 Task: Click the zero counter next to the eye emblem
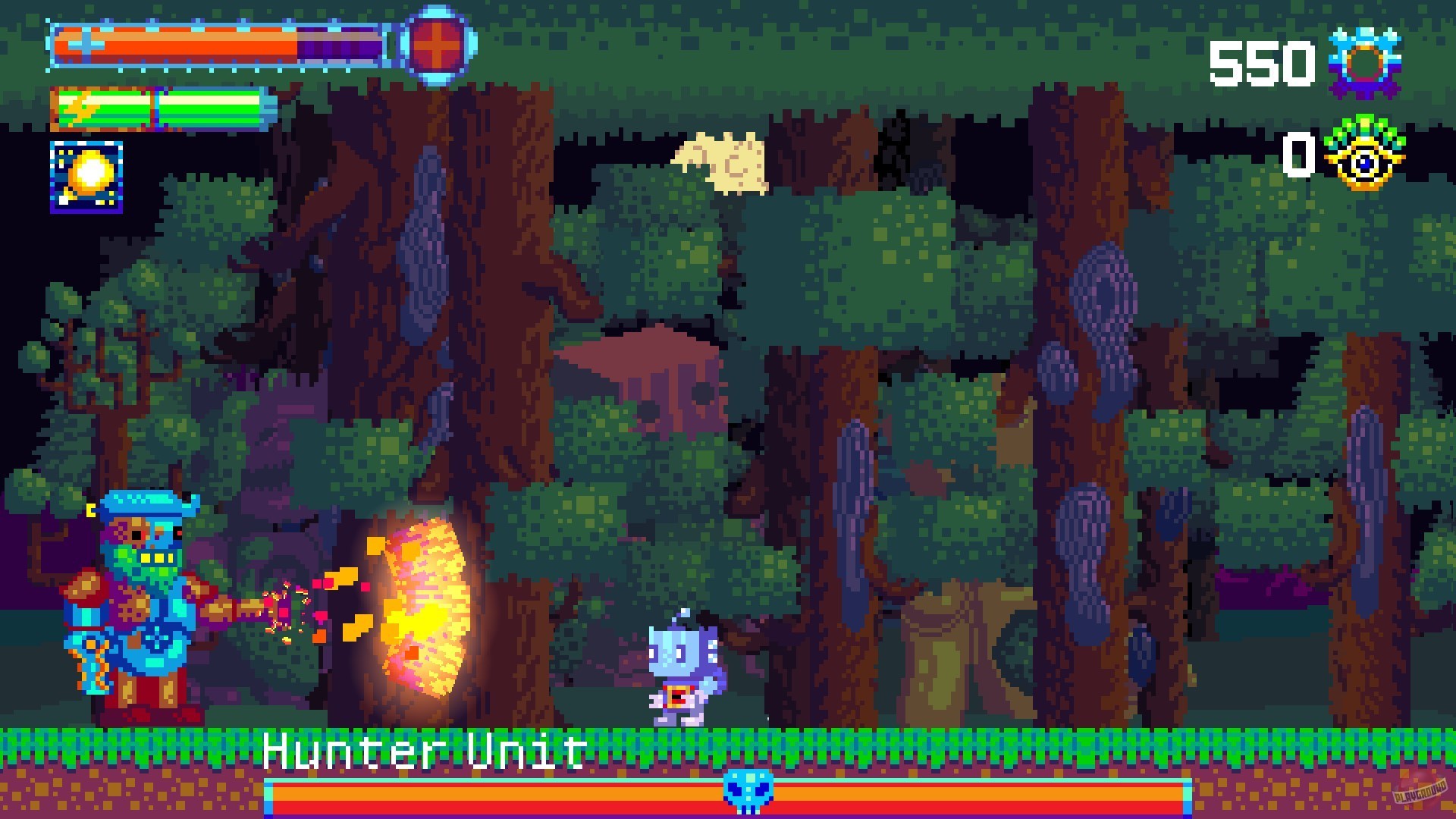tap(1301, 154)
